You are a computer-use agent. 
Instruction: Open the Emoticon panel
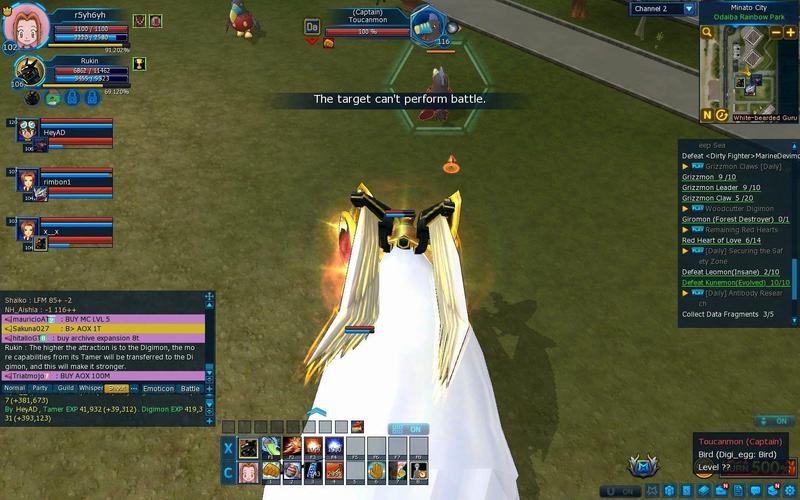158,388
